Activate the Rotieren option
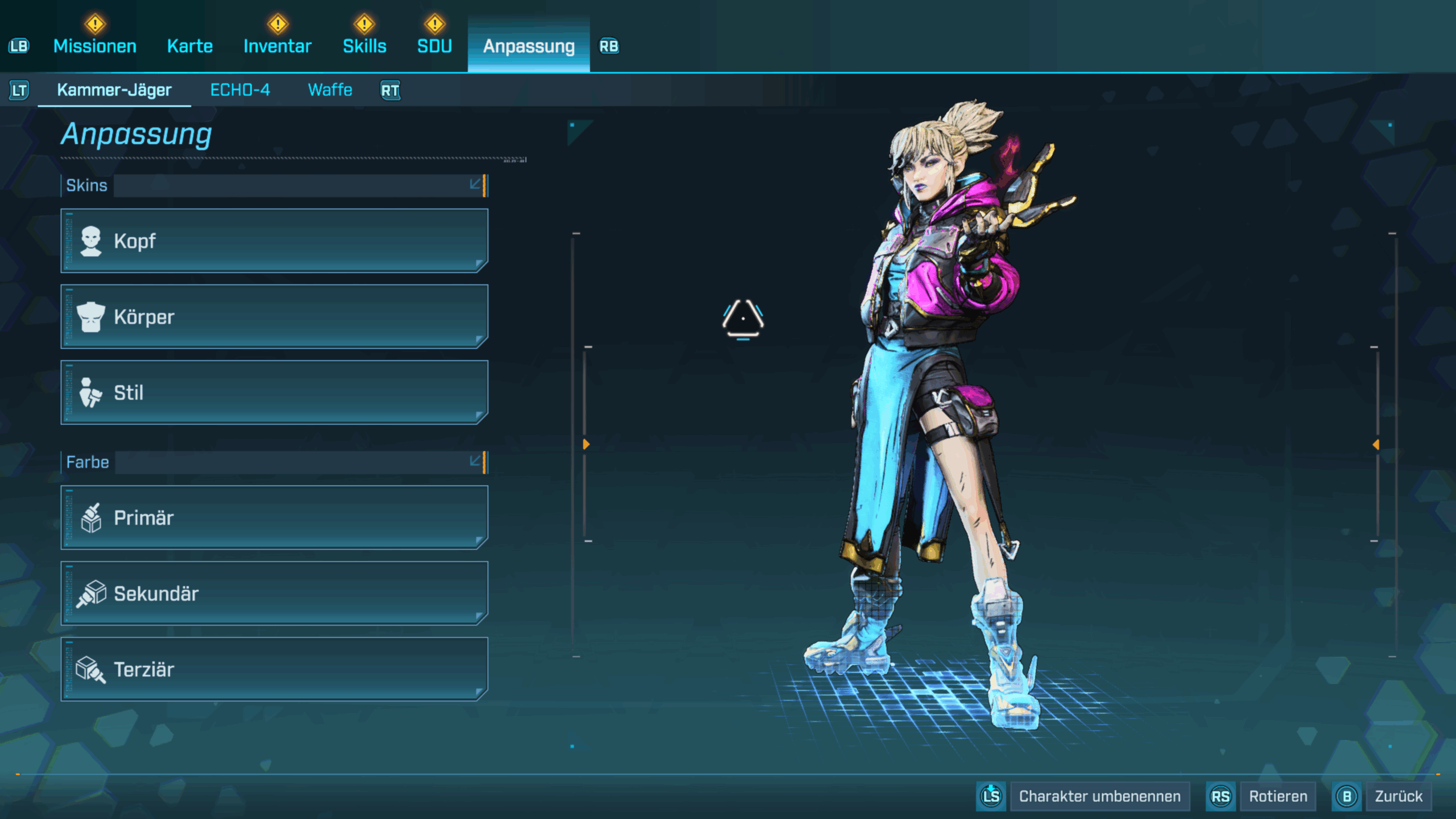Screen dimensions: 1456x819 (1277, 796)
